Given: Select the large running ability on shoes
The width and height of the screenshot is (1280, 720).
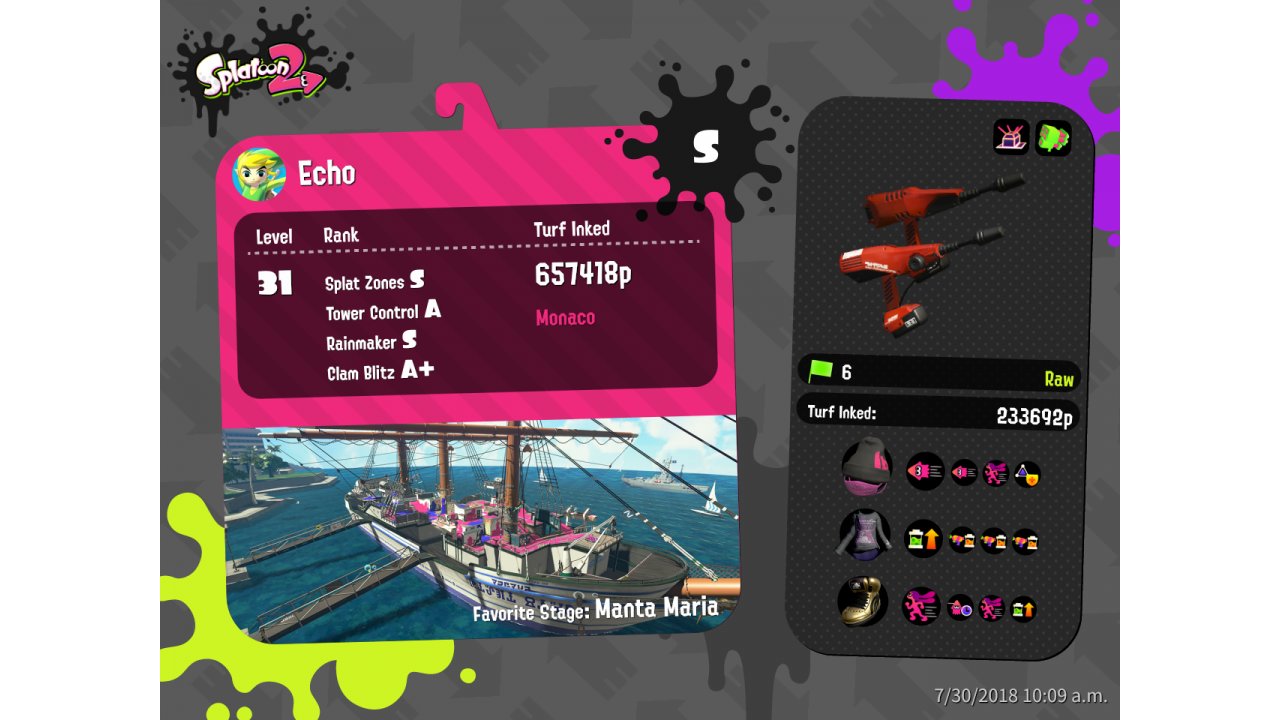Looking at the screenshot, I should (x=921, y=606).
